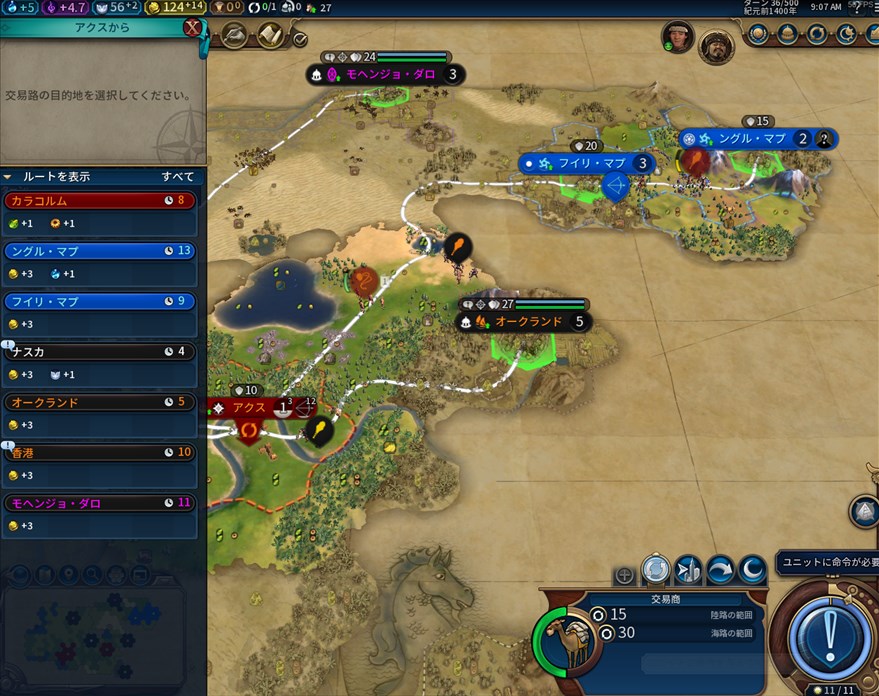Open the research tree quill button
879x696 pixels.
coord(235,36)
